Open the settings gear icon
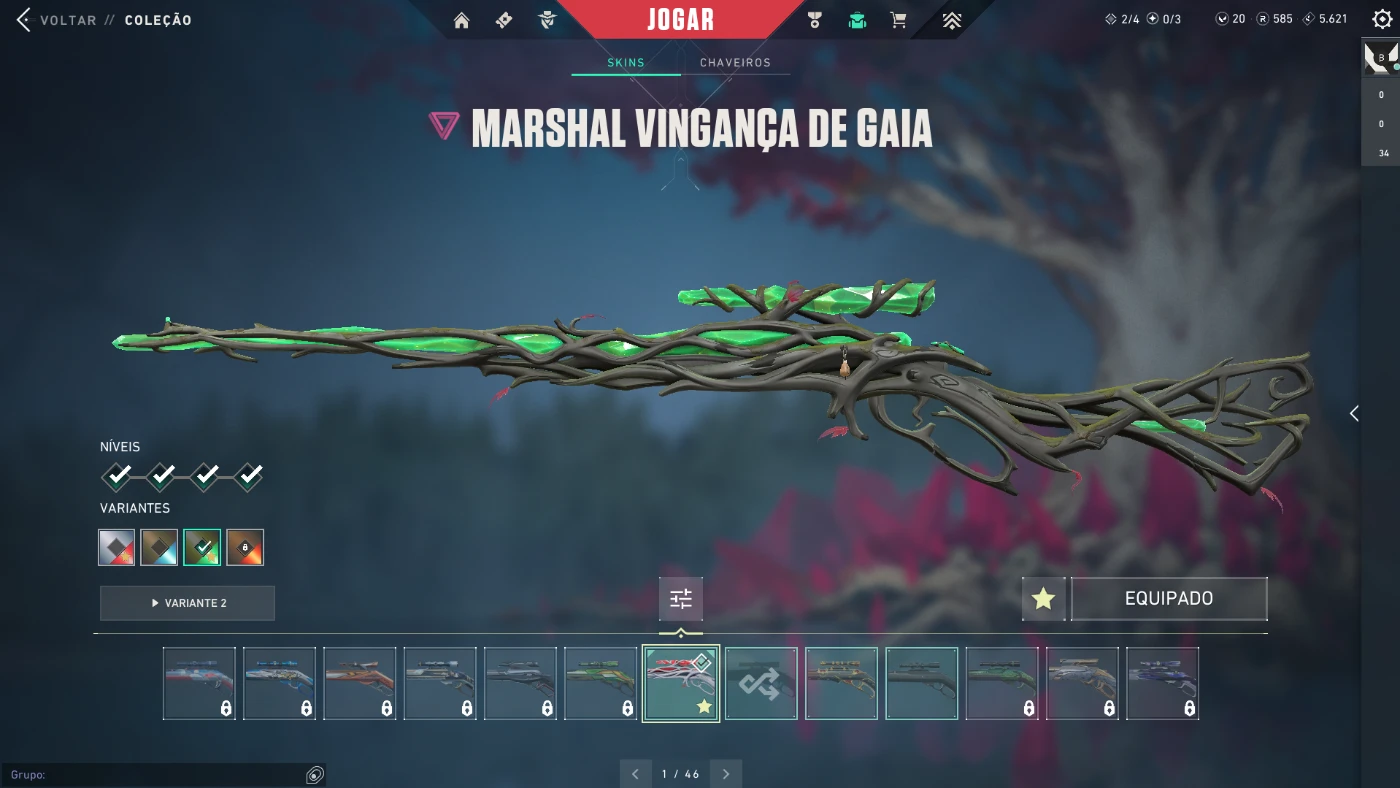Viewport: 1400px width, 788px height. pyautogui.click(x=1382, y=20)
